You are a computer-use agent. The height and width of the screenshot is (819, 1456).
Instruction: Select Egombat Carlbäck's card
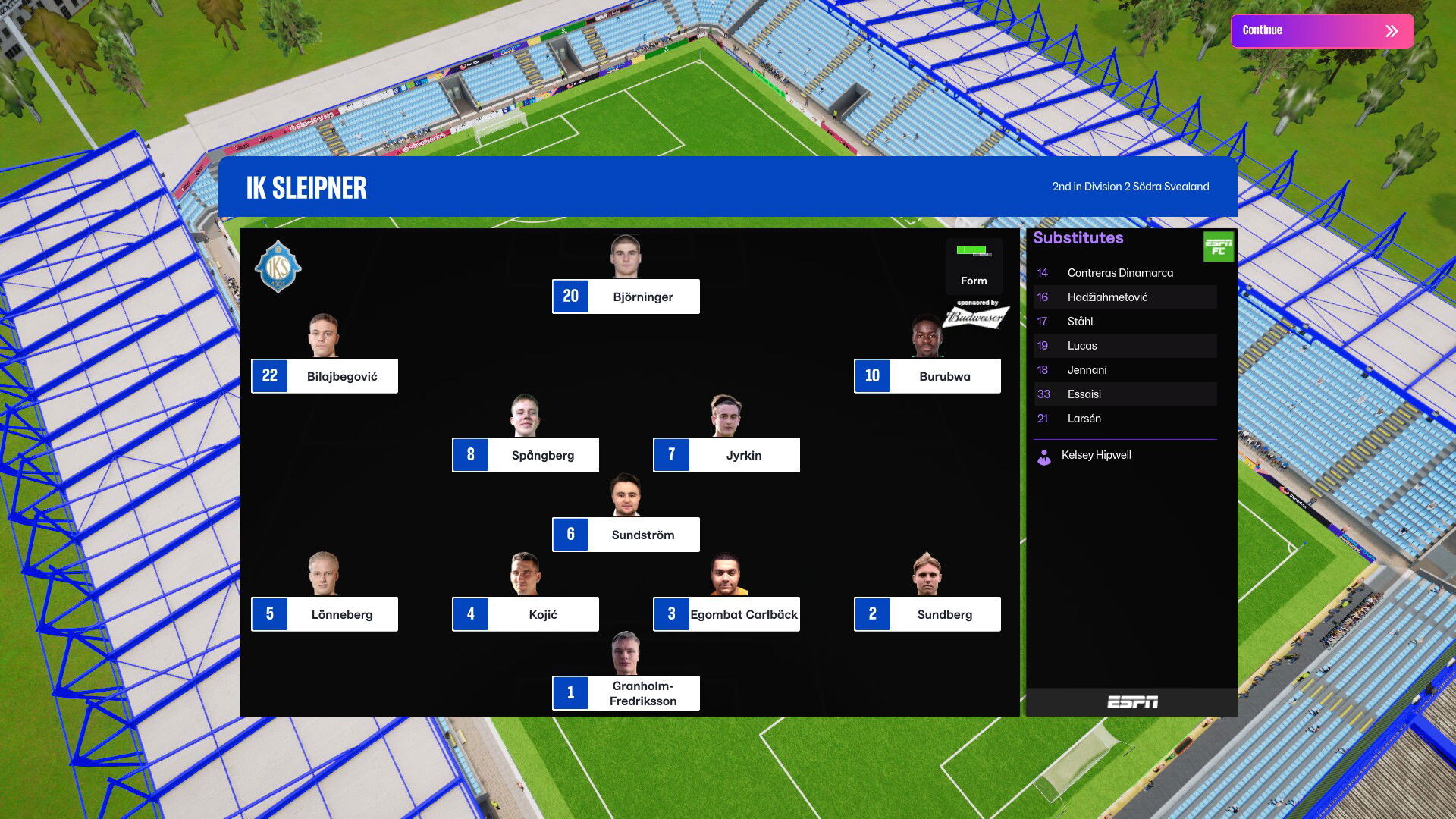pyautogui.click(x=726, y=614)
